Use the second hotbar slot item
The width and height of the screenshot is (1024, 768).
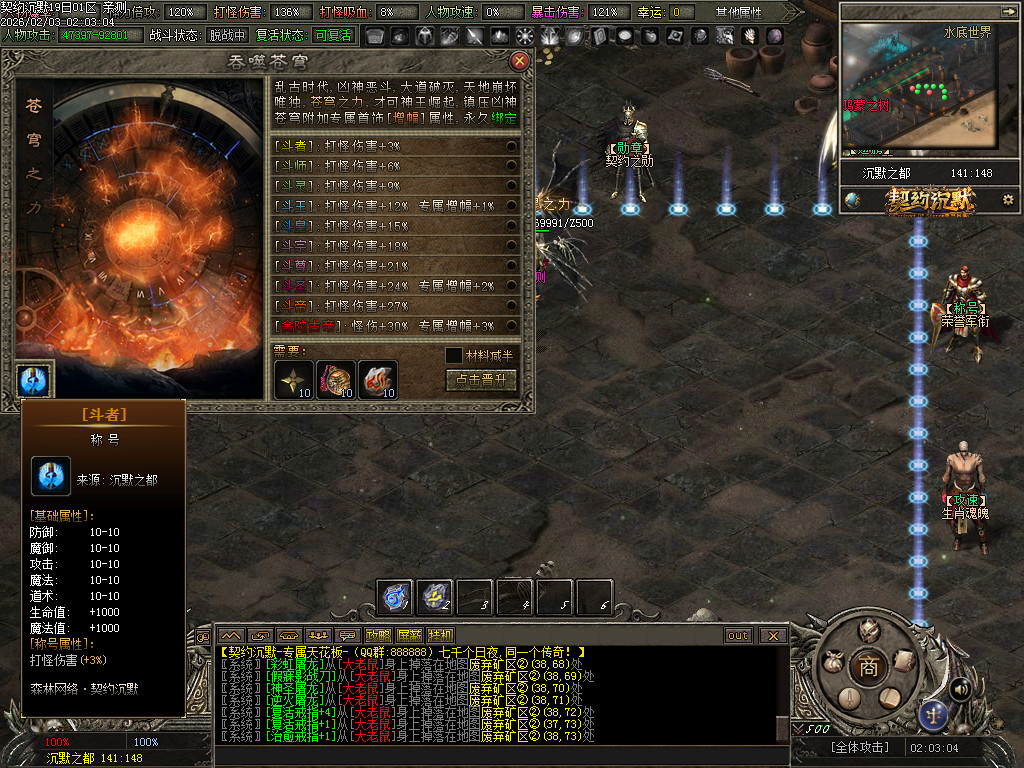pyautogui.click(x=435, y=597)
